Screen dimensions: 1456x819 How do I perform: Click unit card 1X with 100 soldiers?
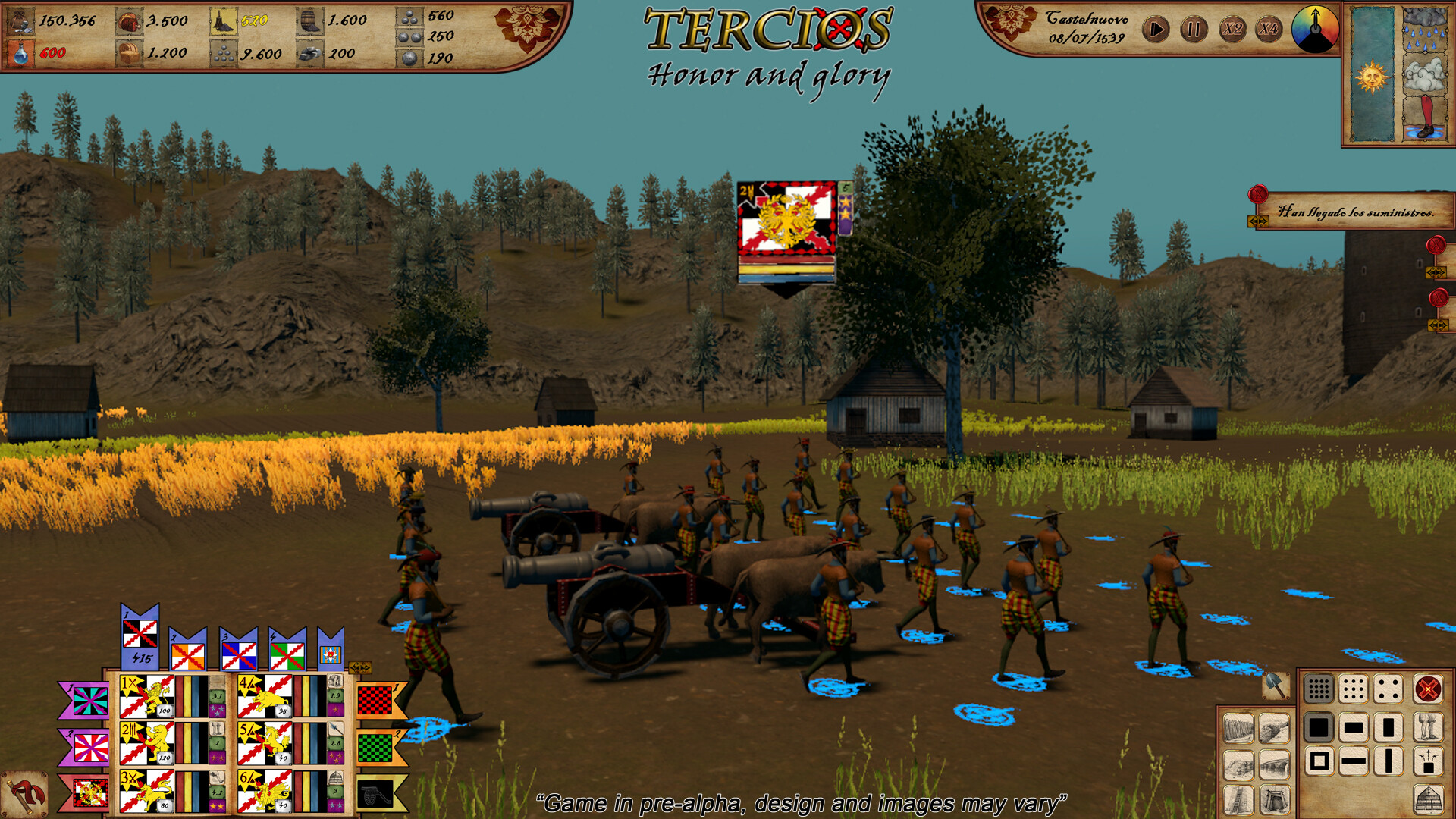146,697
